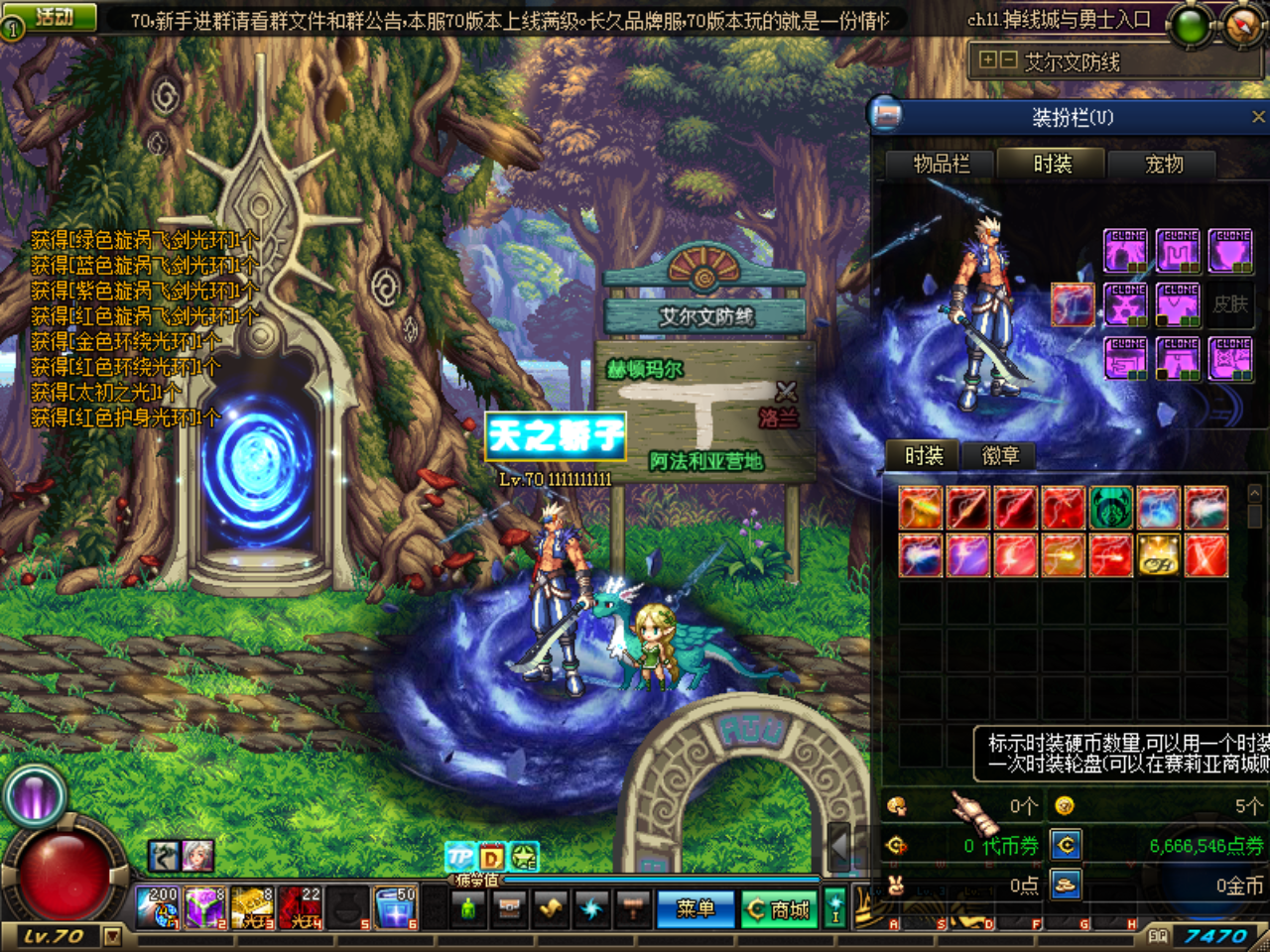Open the character equipment mannequin icon
The height and width of the screenshot is (952, 1270).
[469, 907]
